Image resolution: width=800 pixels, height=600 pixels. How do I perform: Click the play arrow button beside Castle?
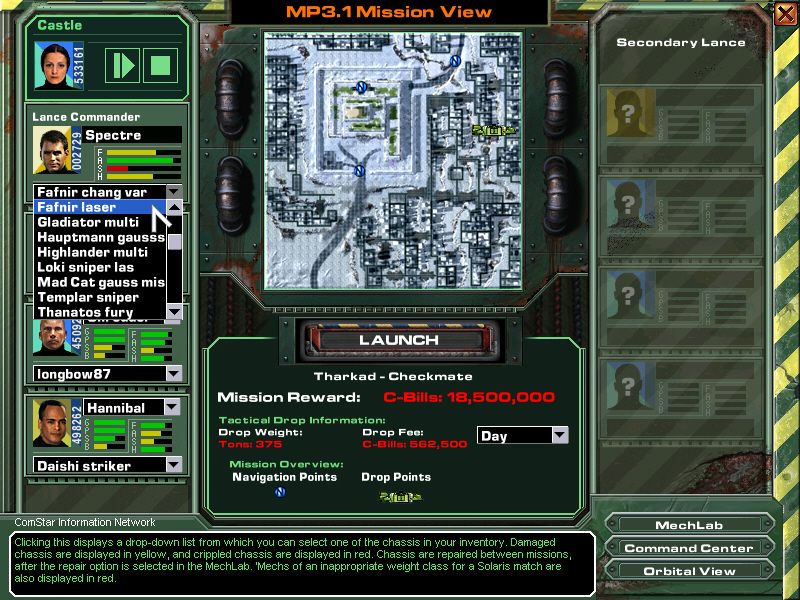pyautogui.click(x=123, y=65)
